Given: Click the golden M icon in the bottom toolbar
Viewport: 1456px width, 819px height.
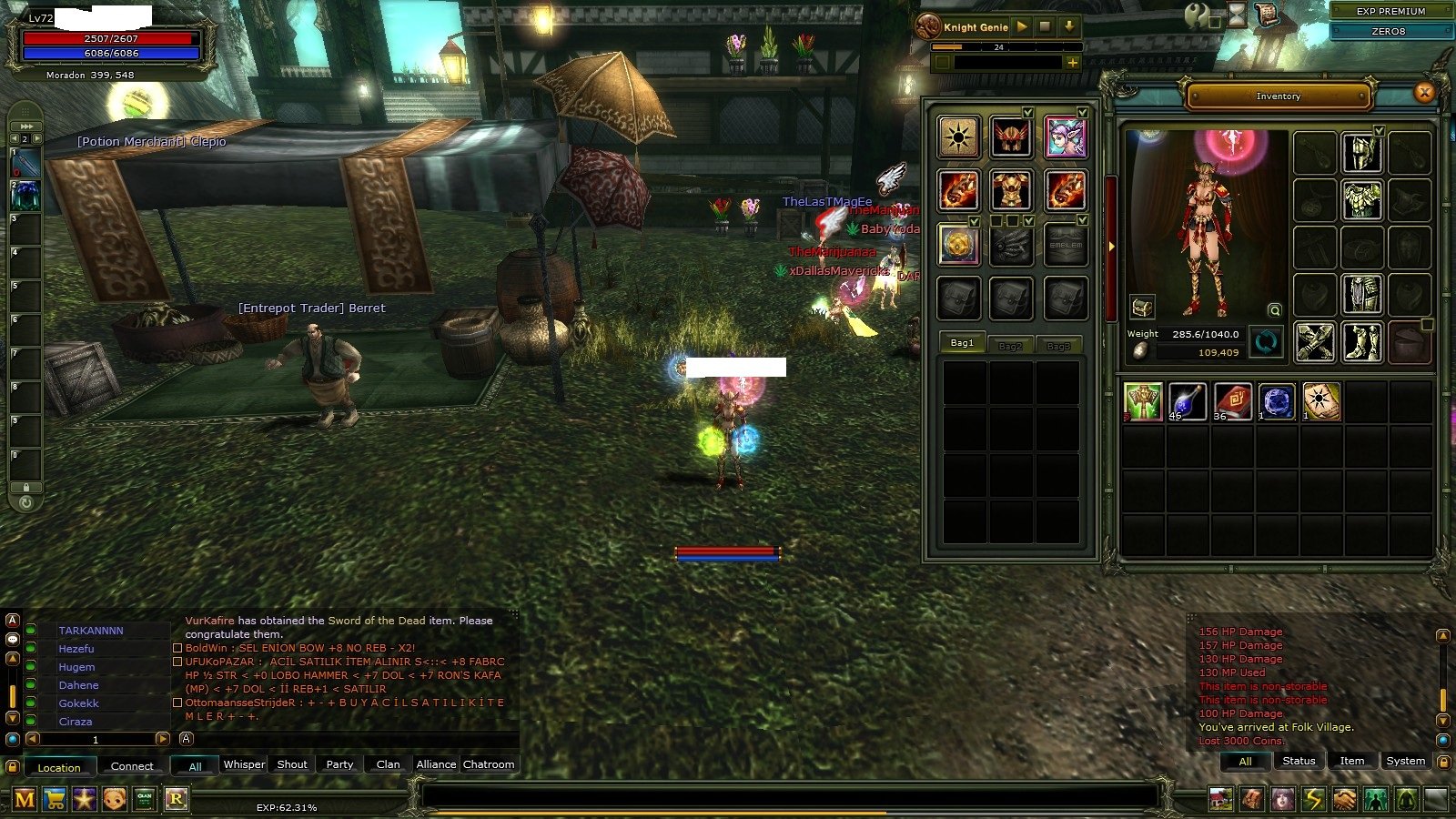Looking at the screenshot, I should point(25,800).
